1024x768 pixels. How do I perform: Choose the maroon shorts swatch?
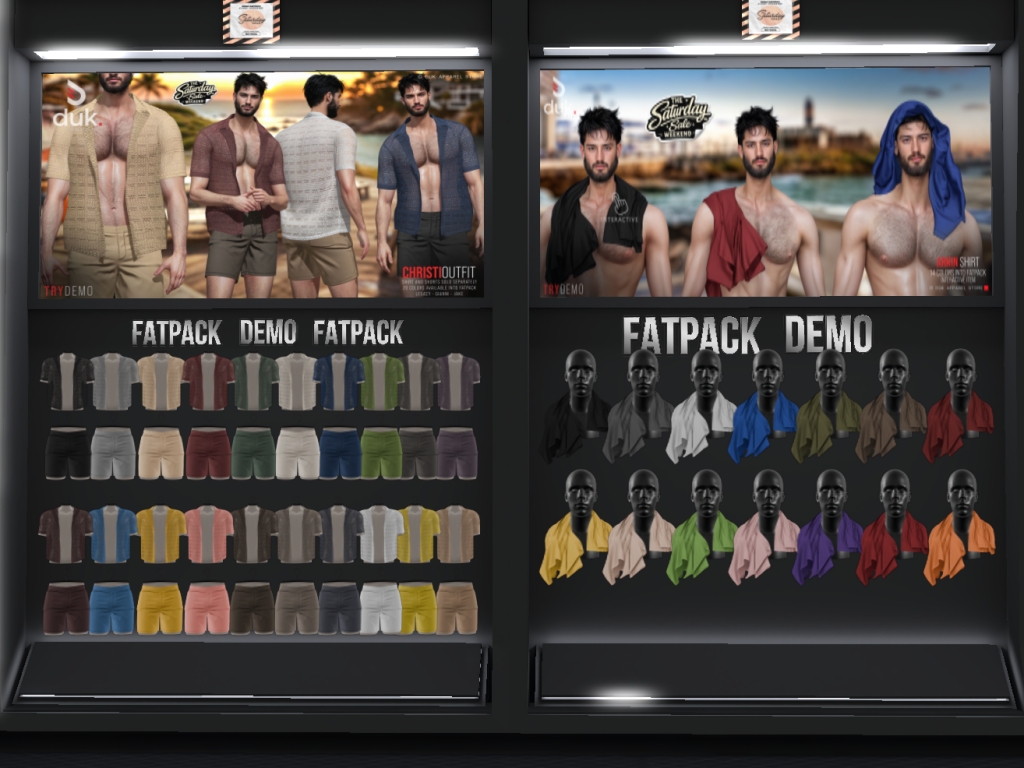208,453
